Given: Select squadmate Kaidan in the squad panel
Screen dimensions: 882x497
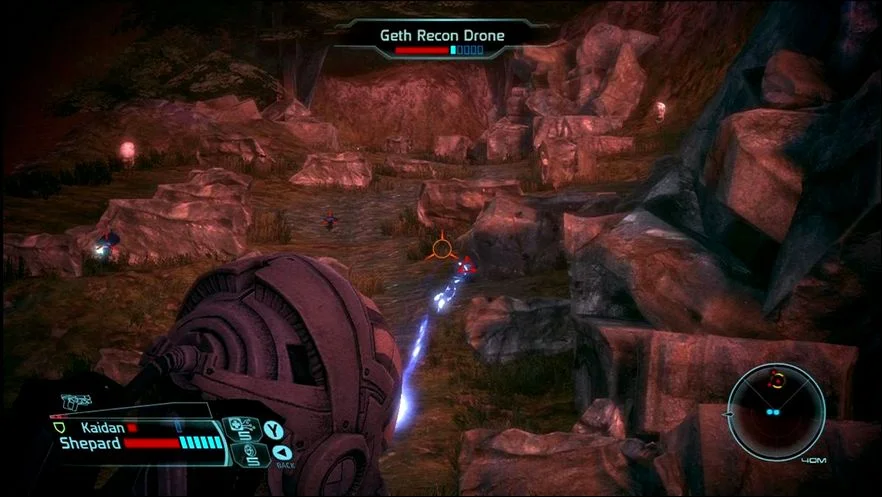Looking at the screenshot, I should pyautogui.click(x=100, y=427).
